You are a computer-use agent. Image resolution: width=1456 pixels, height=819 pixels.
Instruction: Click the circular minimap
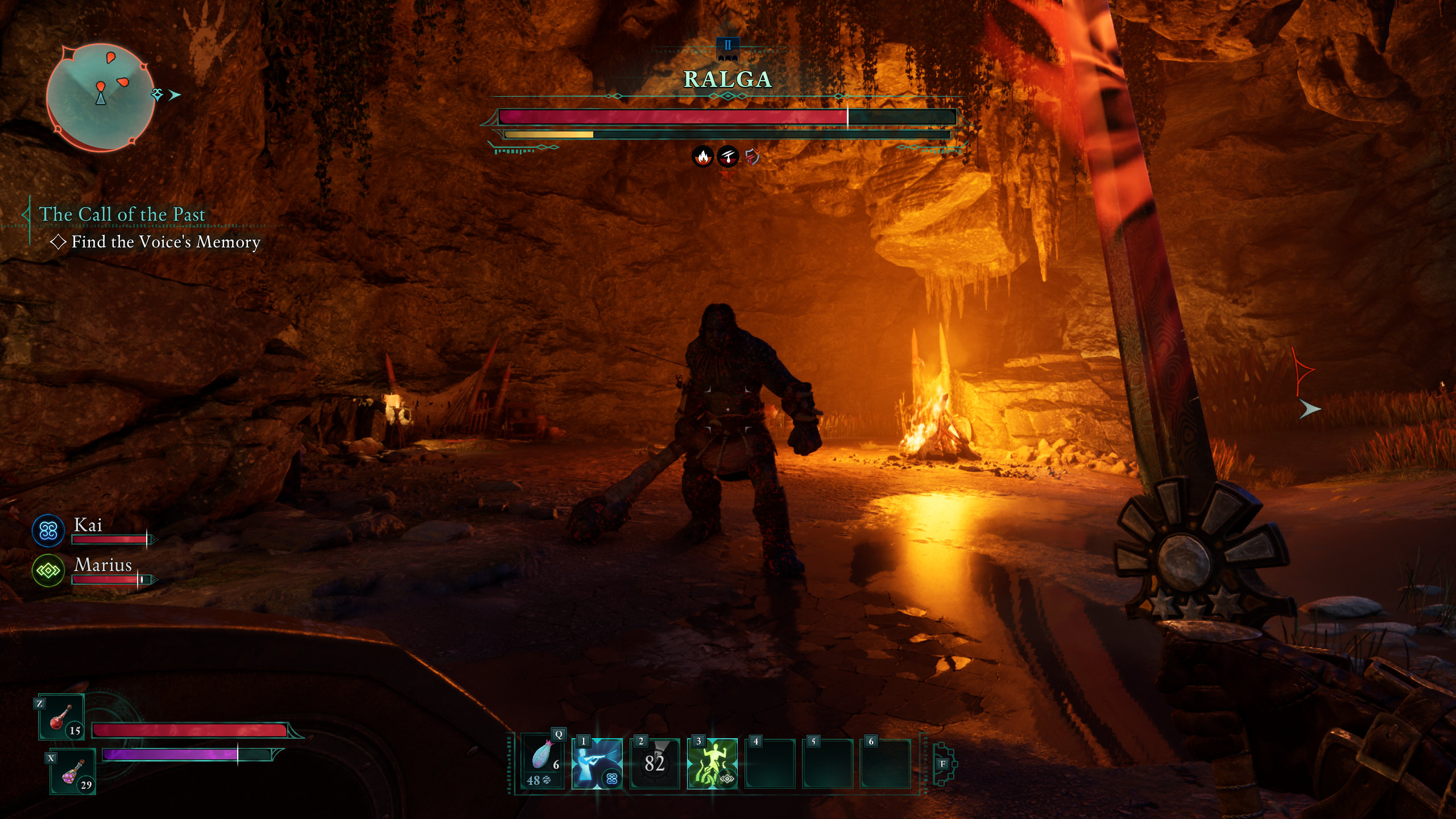[100, 98]
